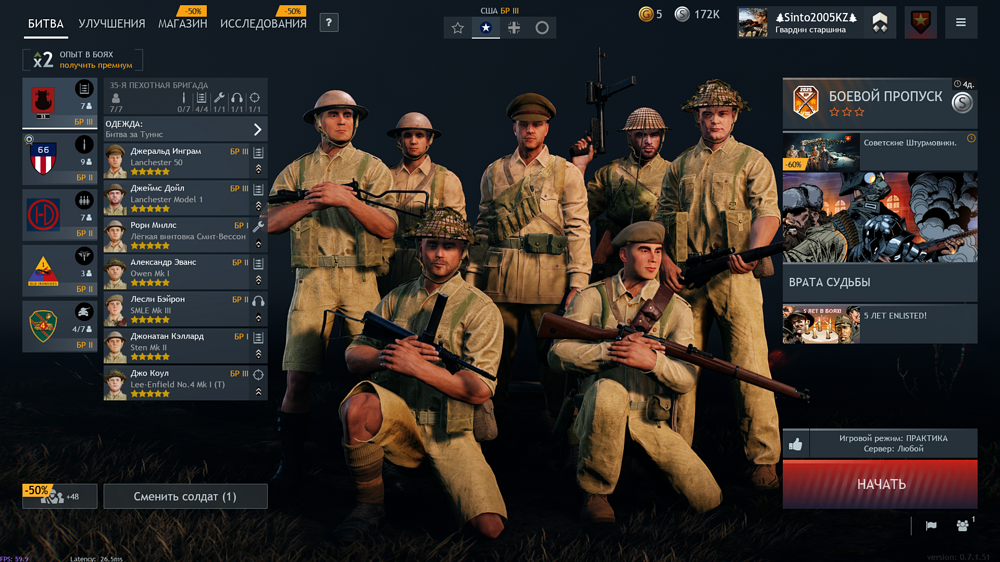Open the hamburger main menu
1000x562 pixels.
pyautogui.click(x=960, y=22)
